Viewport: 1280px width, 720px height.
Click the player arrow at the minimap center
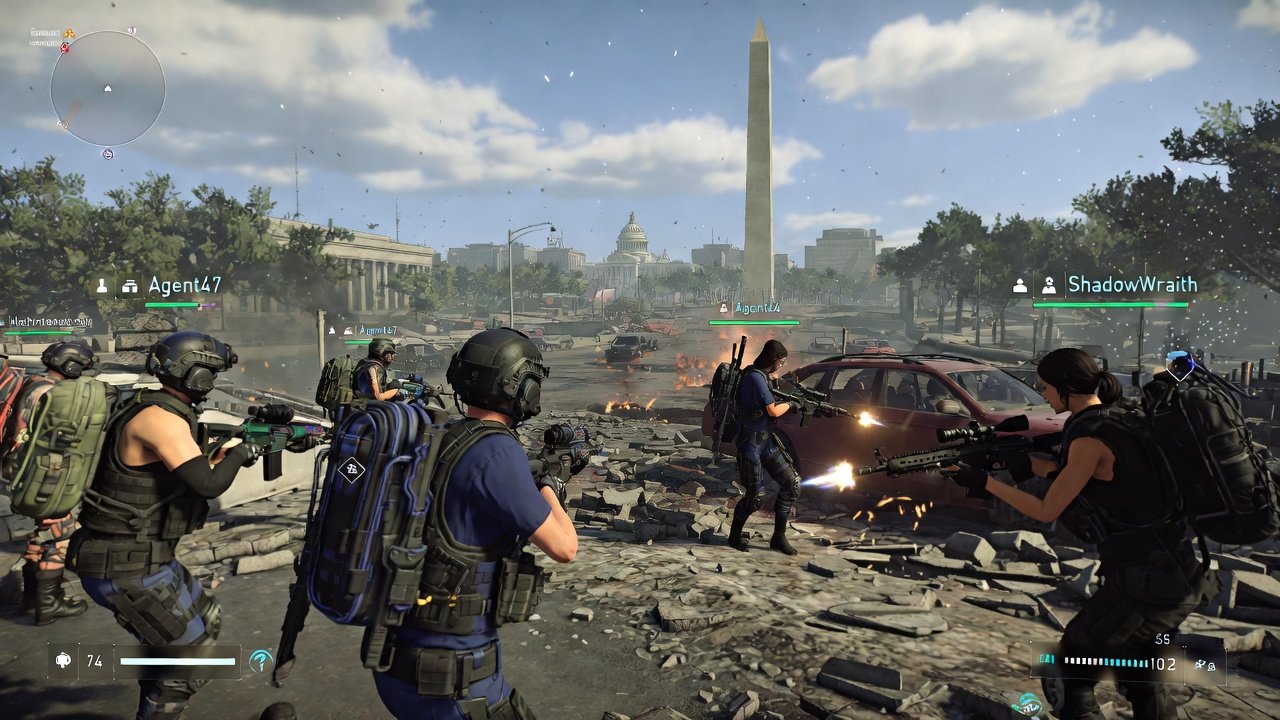click(x=108, y=89)
